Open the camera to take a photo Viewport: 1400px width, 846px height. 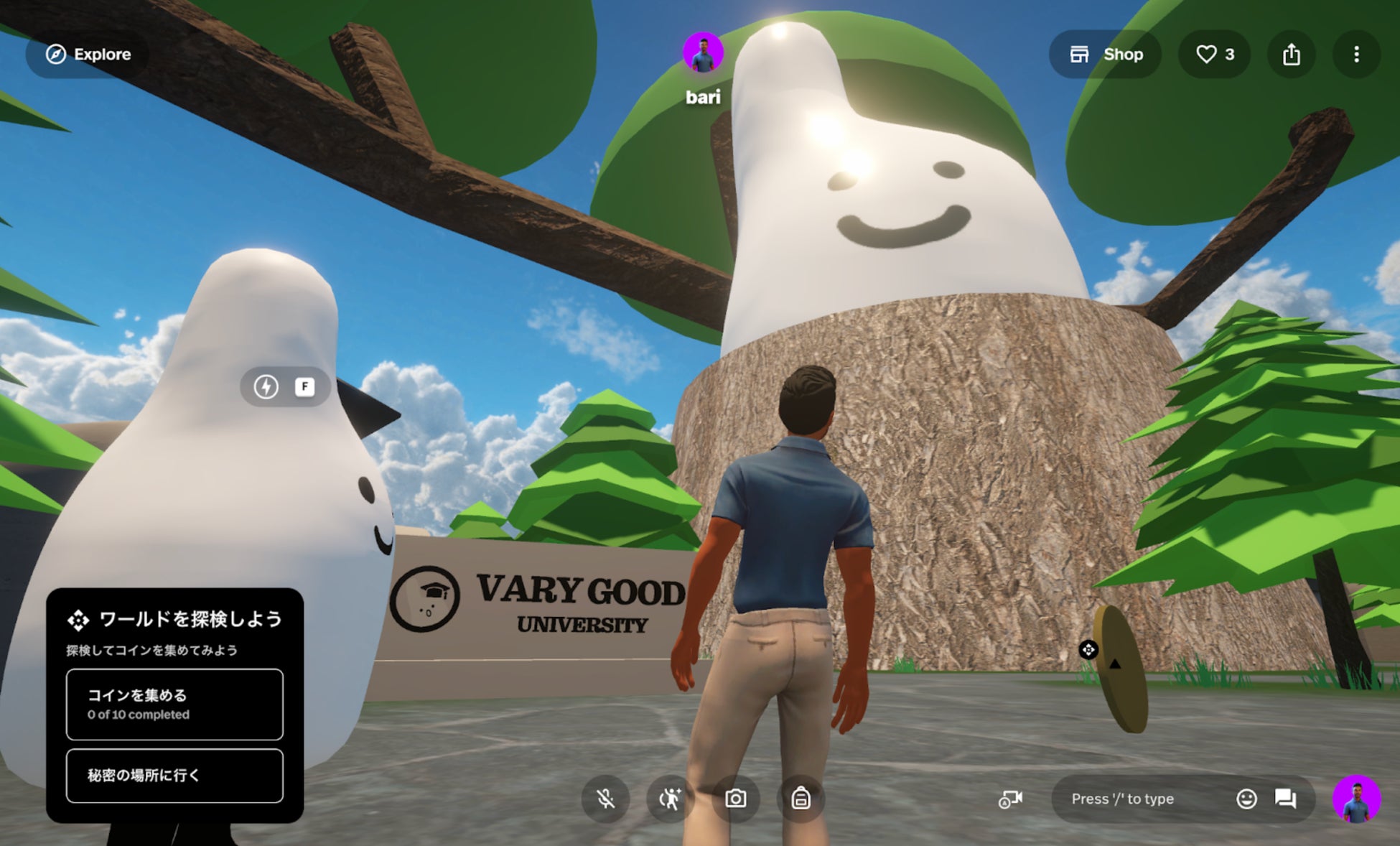(735, 799)
